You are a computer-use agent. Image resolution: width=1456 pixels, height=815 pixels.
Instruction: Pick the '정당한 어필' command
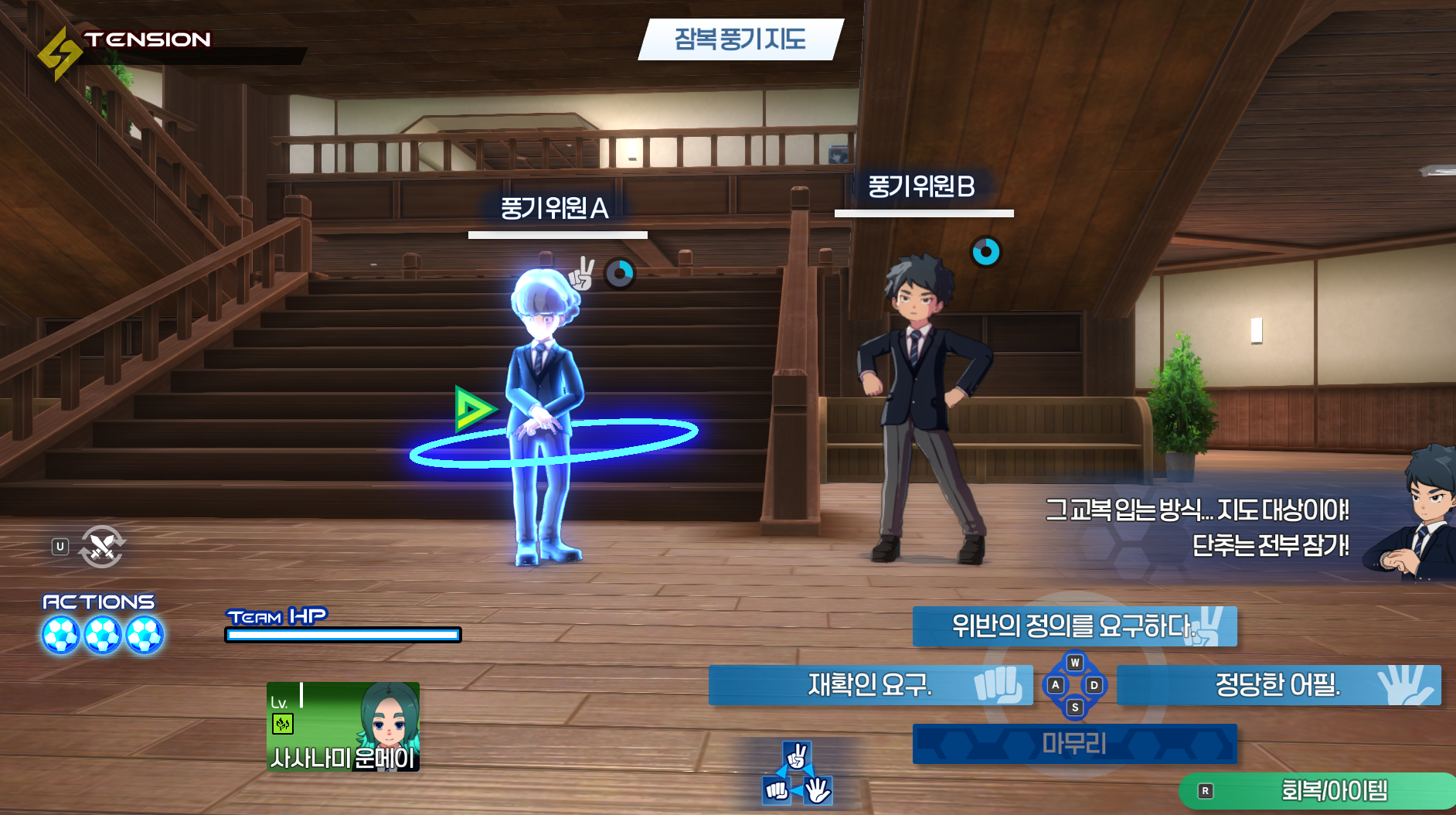(x=1278, y=684)
